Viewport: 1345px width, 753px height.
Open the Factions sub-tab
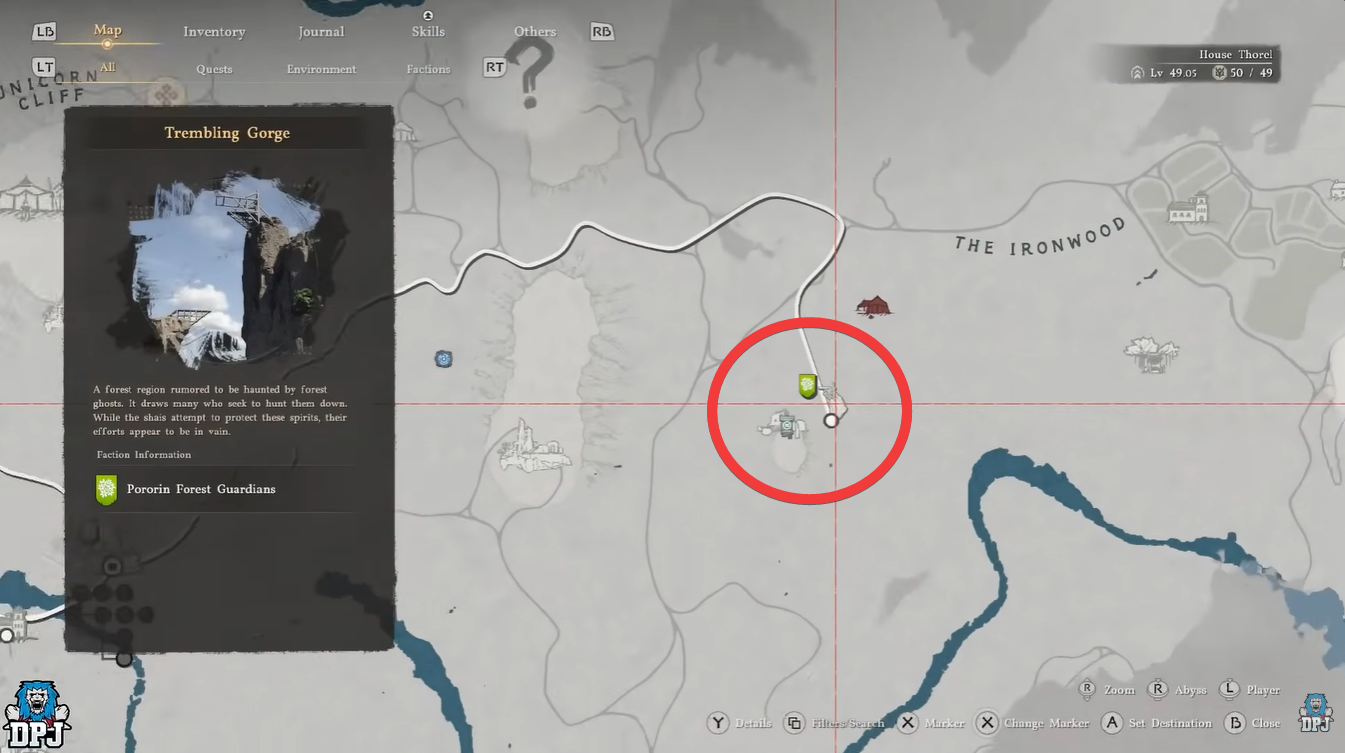pos(427,68)
